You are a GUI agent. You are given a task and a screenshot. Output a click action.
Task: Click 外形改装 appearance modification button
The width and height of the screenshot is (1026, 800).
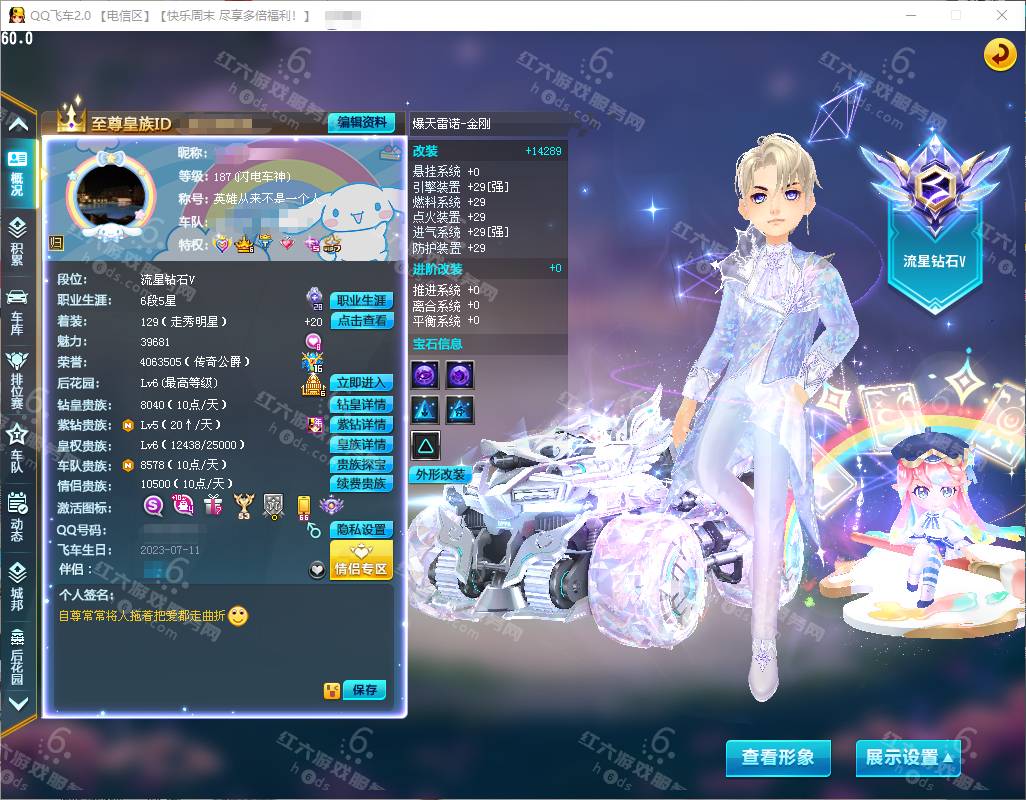tap(440, 474)
